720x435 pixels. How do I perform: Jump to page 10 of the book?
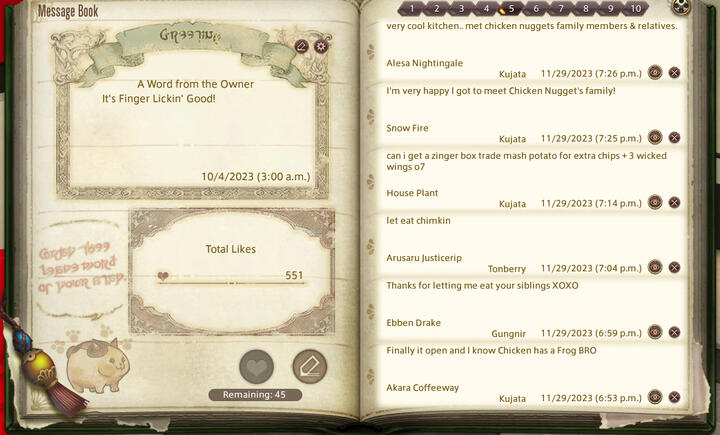coord(636,8)
